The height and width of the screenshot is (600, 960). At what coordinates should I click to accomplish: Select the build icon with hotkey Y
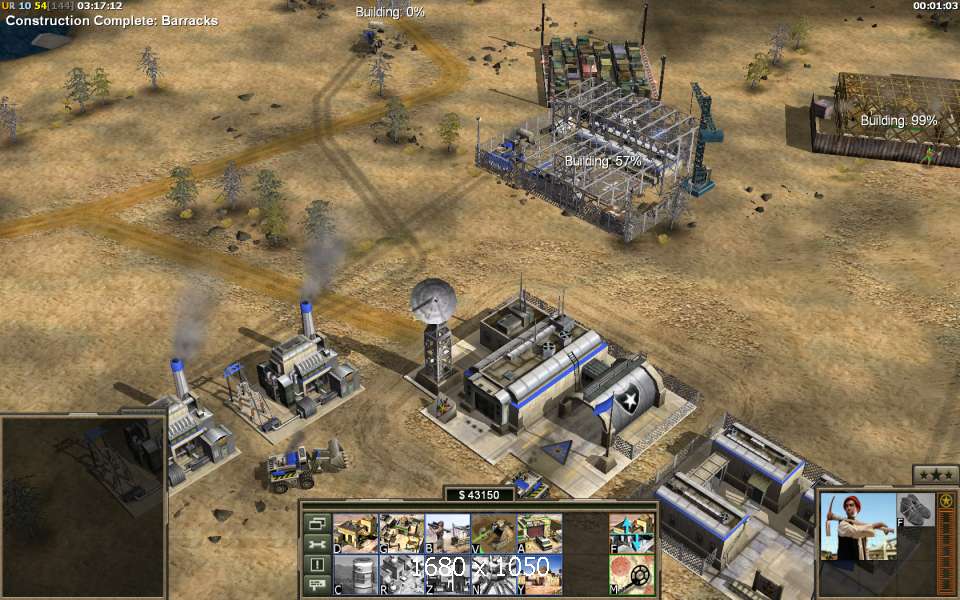pos(539,574)
